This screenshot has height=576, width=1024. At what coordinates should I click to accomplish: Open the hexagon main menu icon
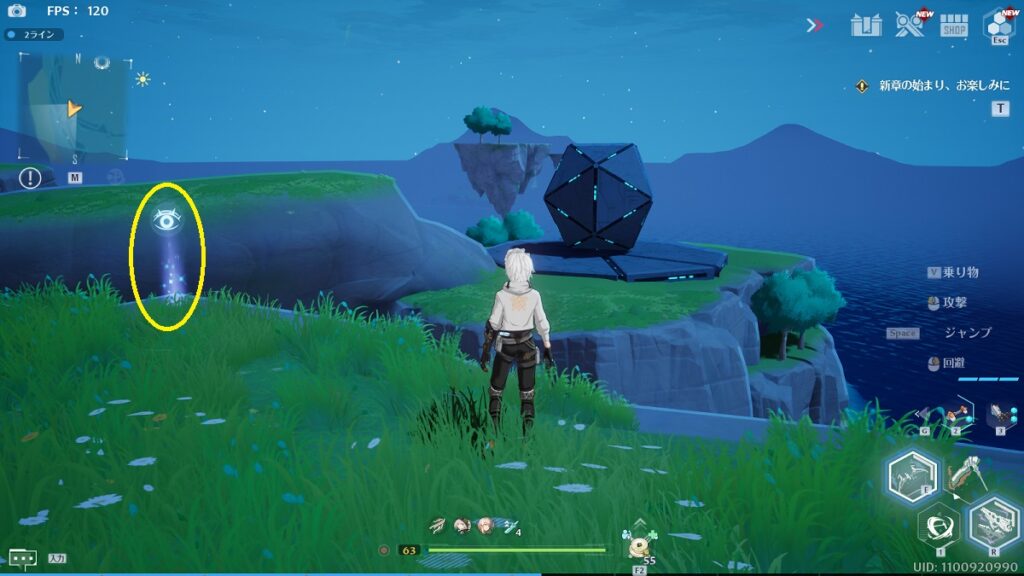tap(999, 23)
